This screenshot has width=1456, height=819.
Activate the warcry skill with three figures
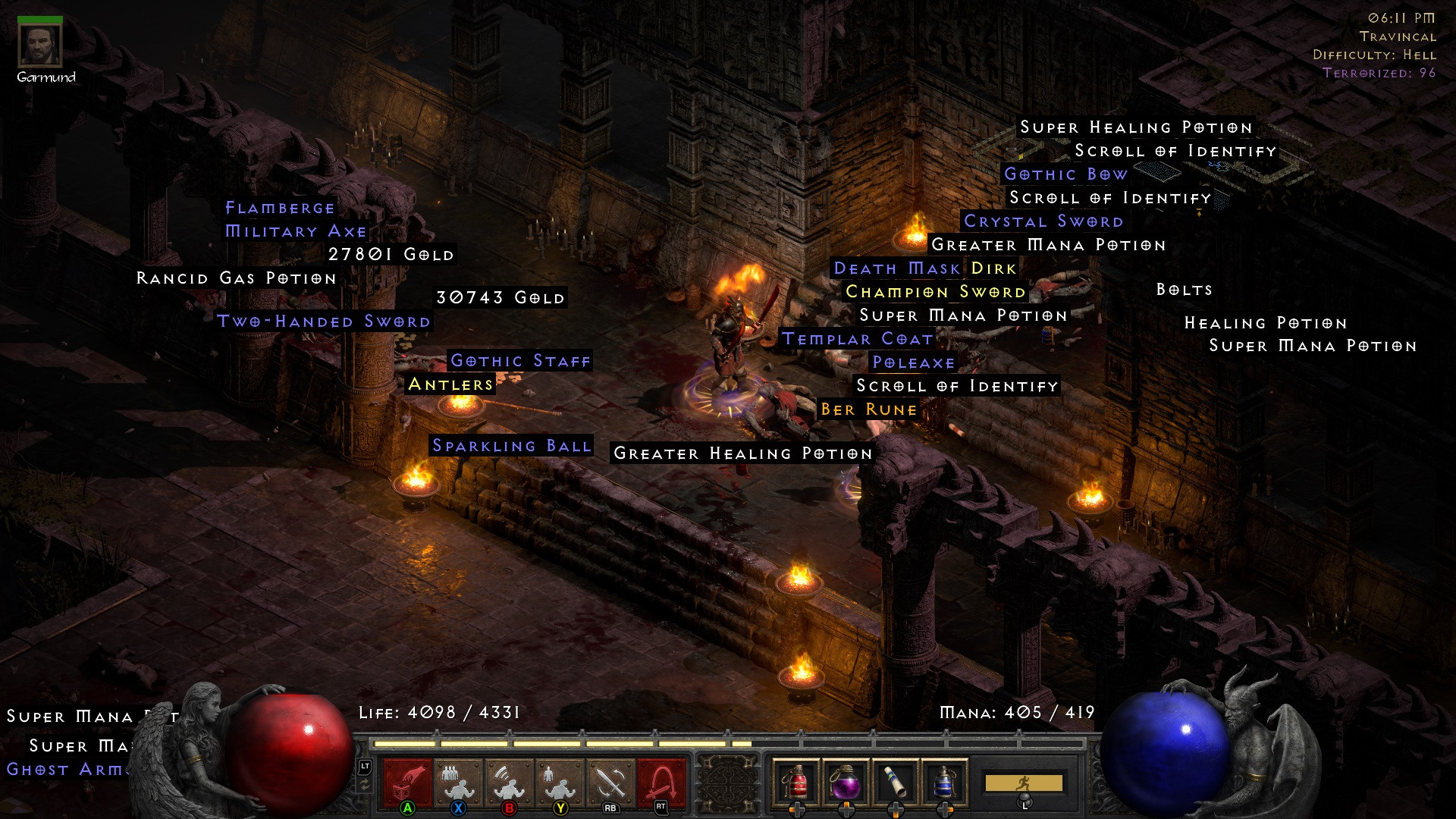[x=458, y=781]
